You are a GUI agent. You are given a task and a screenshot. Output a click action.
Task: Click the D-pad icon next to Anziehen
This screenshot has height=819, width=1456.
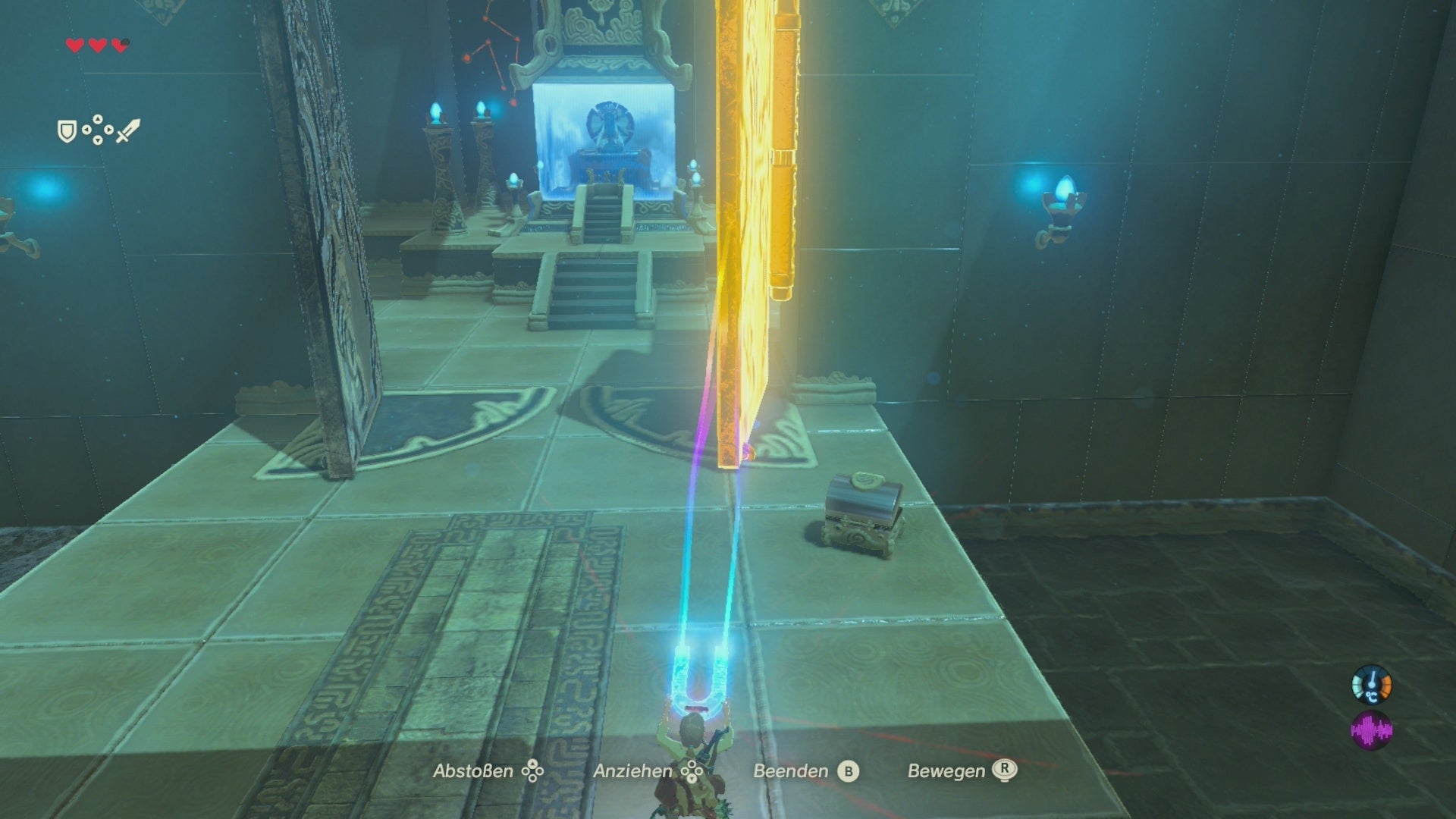point(692,772)
